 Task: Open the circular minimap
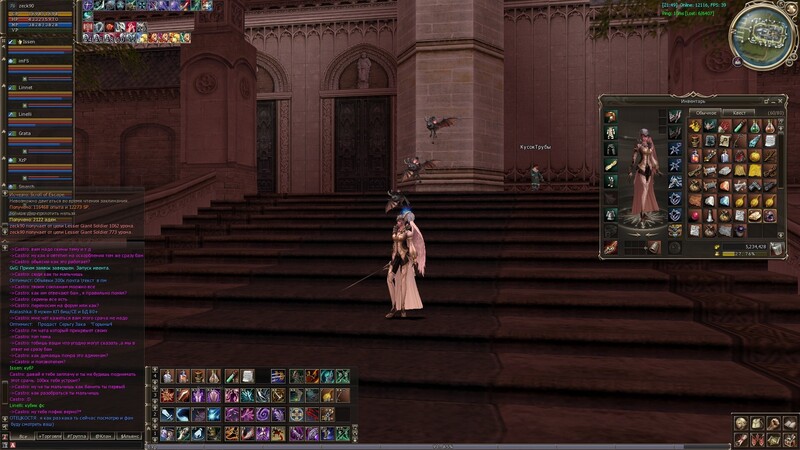(x=763, y=35)
